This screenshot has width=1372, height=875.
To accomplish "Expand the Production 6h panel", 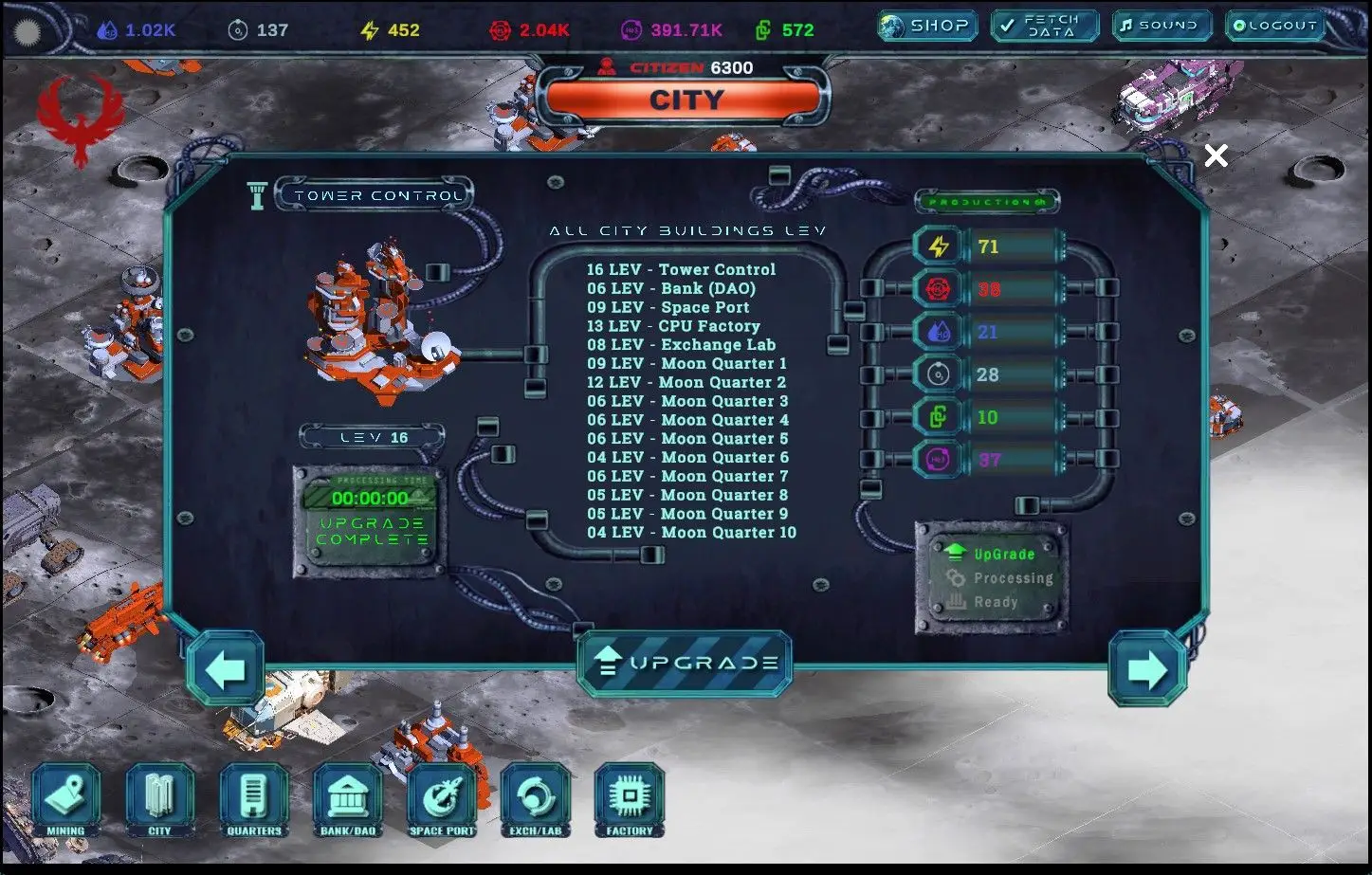I will point(987,201).
